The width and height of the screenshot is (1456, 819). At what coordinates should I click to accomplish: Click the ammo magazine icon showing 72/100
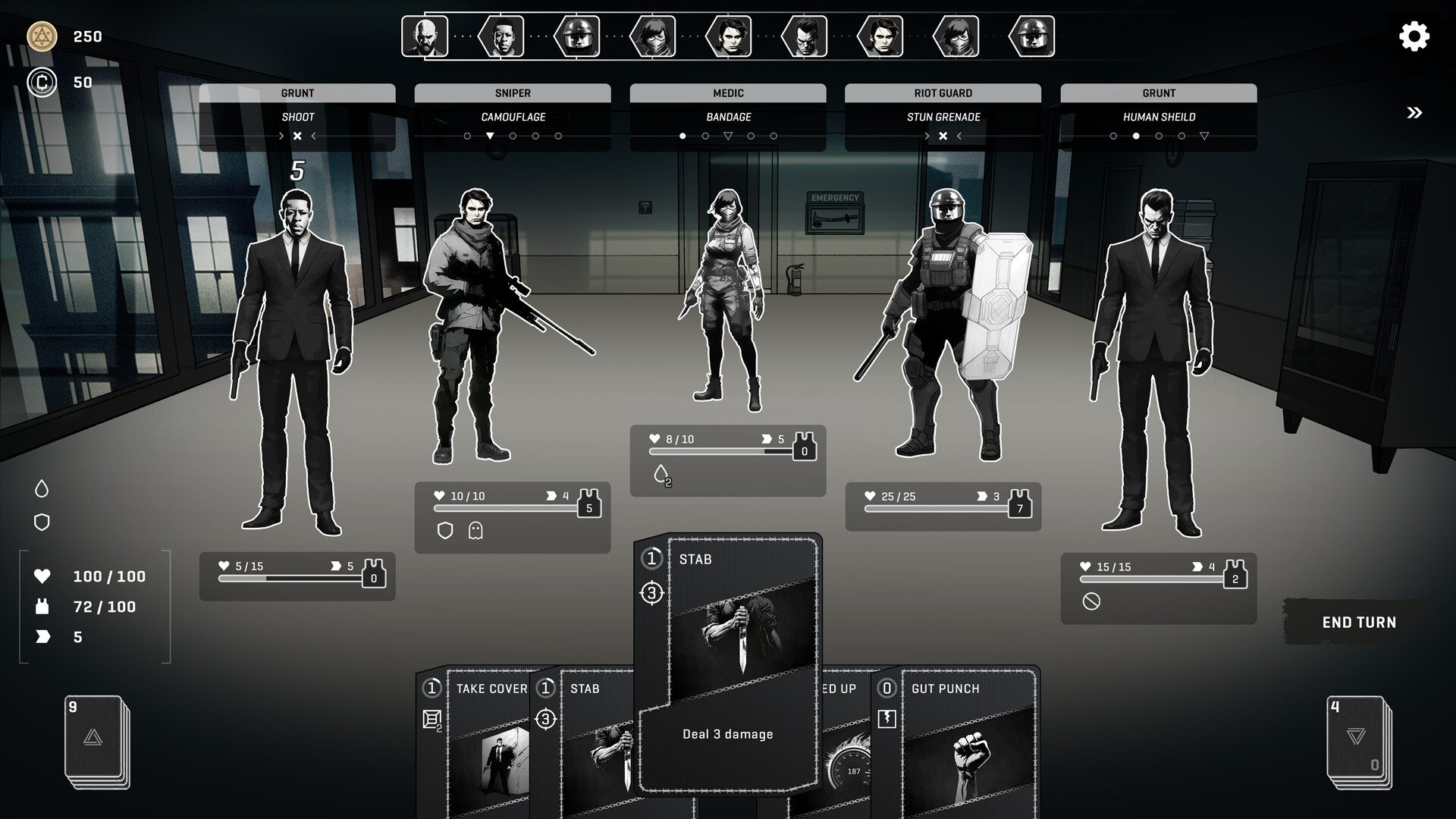tap(44, 607)
